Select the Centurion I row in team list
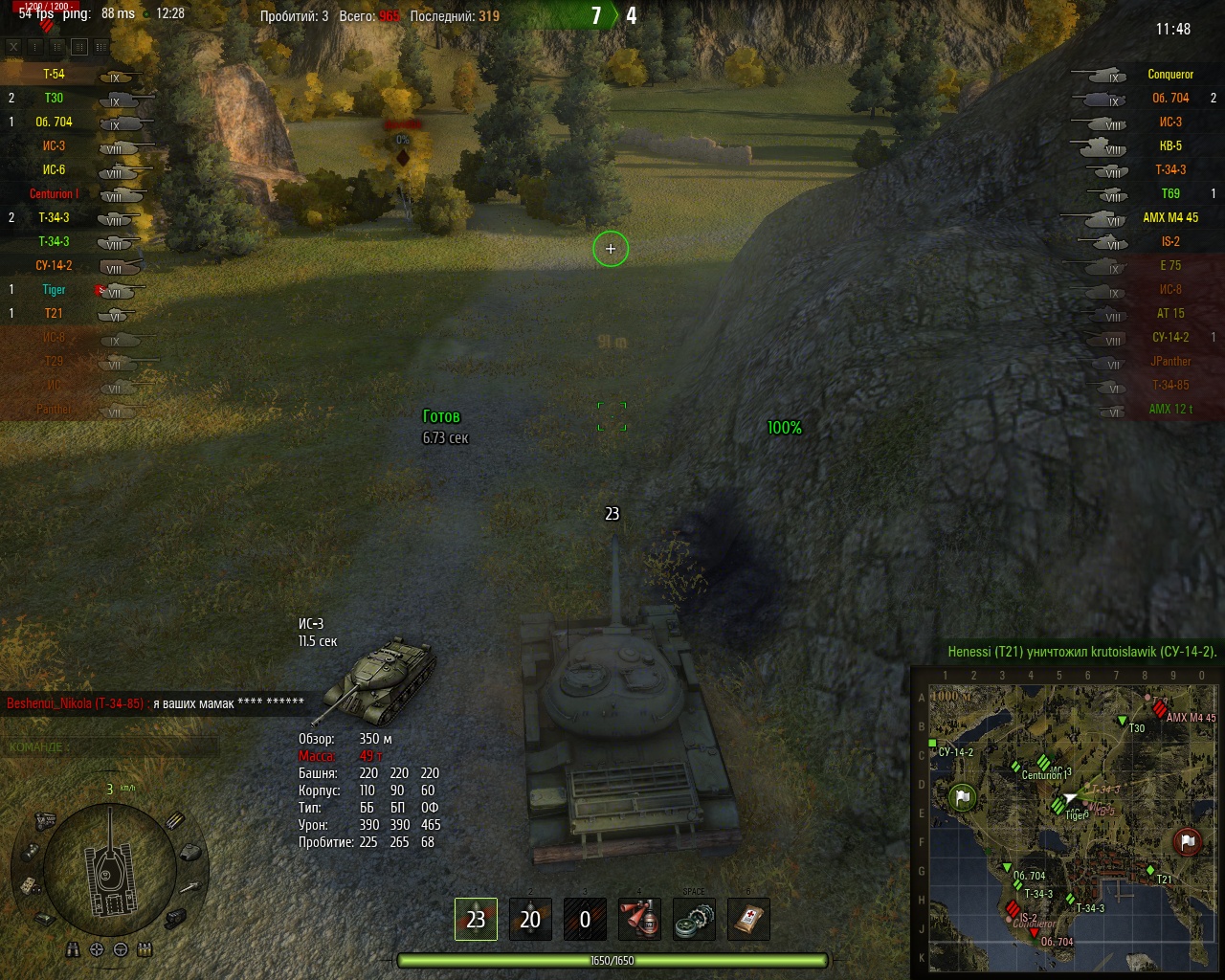Viewport: 1225px width, 980px height. click(x=55, y=193)
